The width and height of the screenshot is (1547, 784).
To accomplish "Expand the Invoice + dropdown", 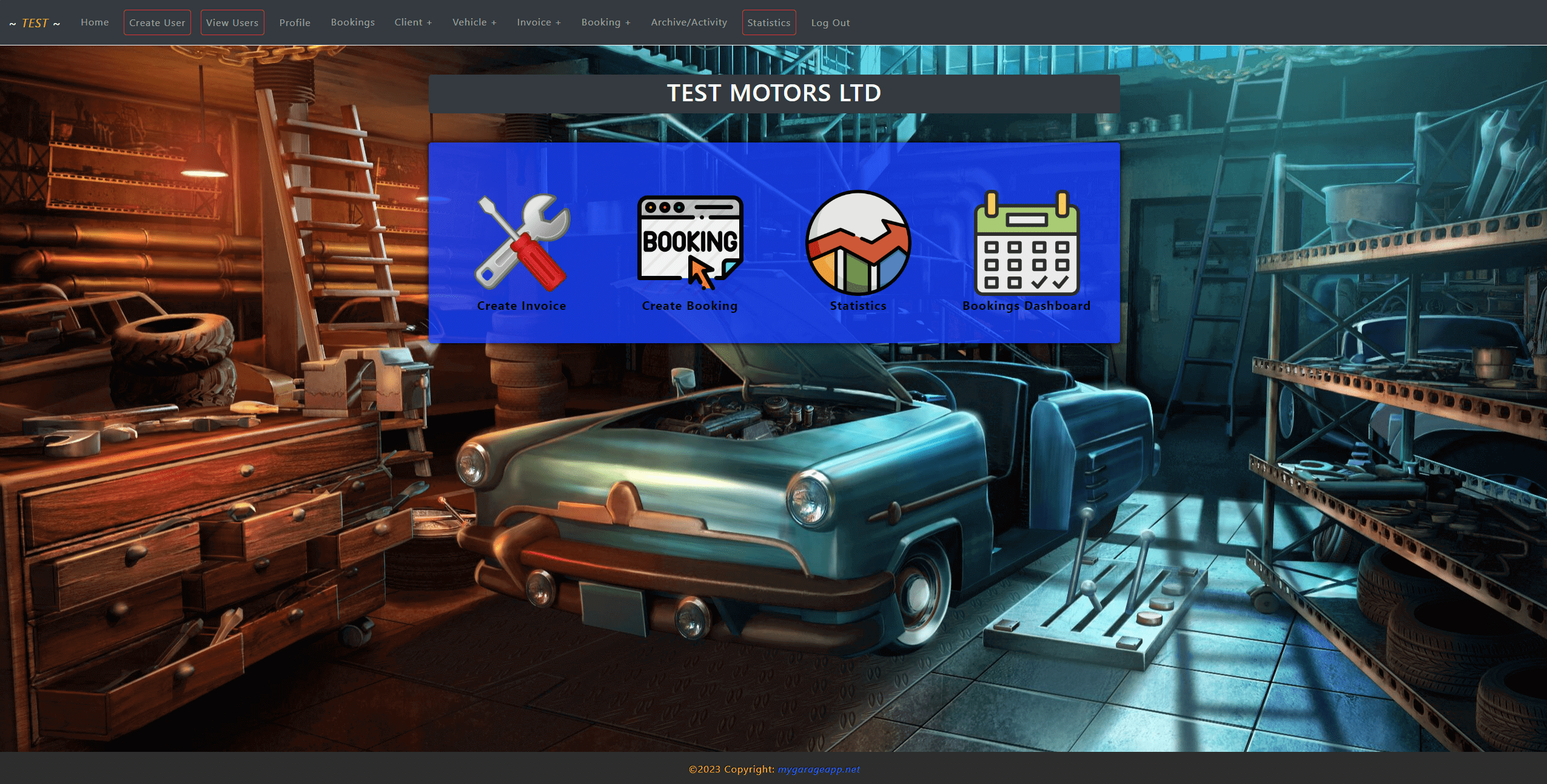I will (x=539, y=22).
